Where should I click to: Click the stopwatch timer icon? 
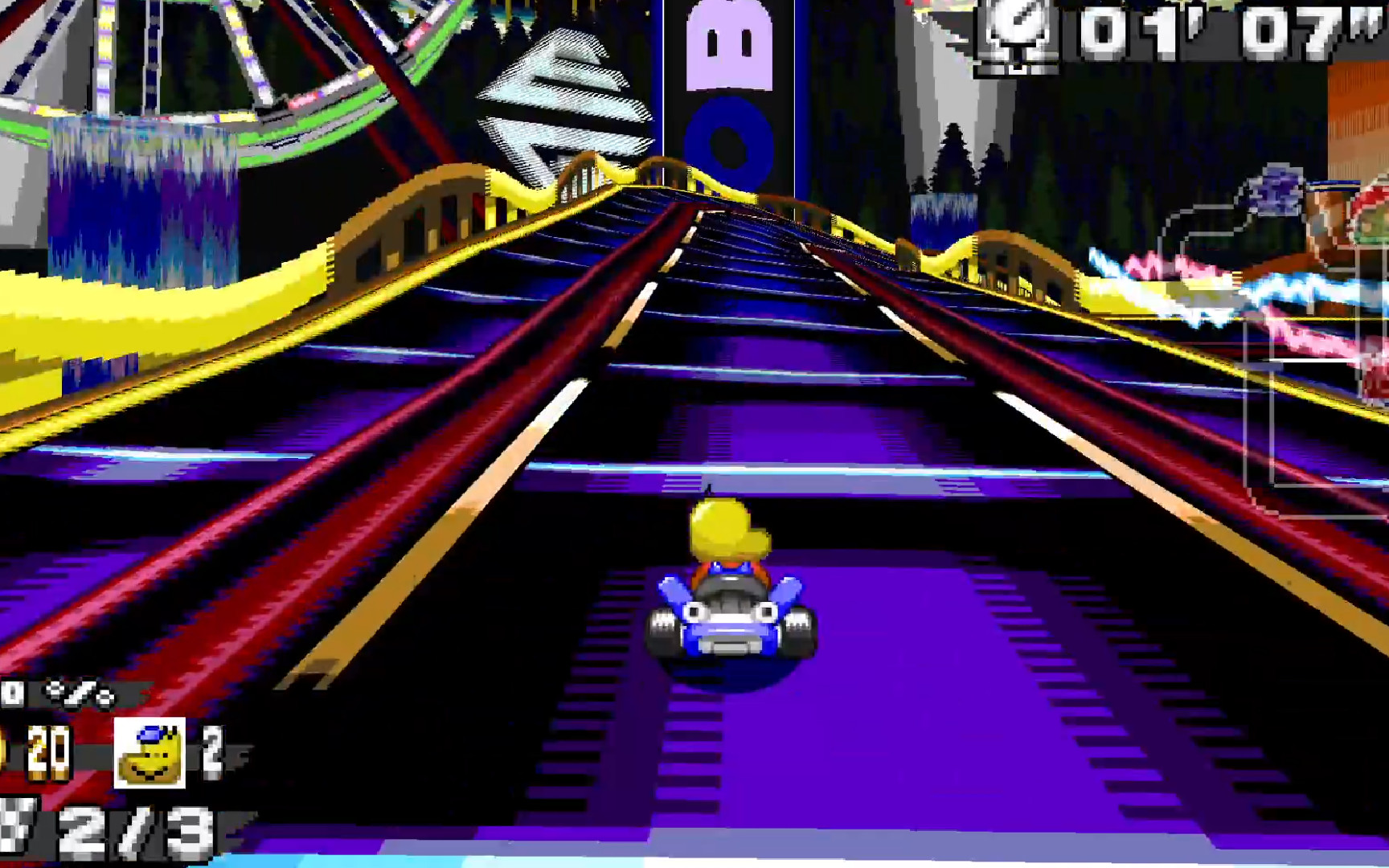click(x=1018, y=34)
